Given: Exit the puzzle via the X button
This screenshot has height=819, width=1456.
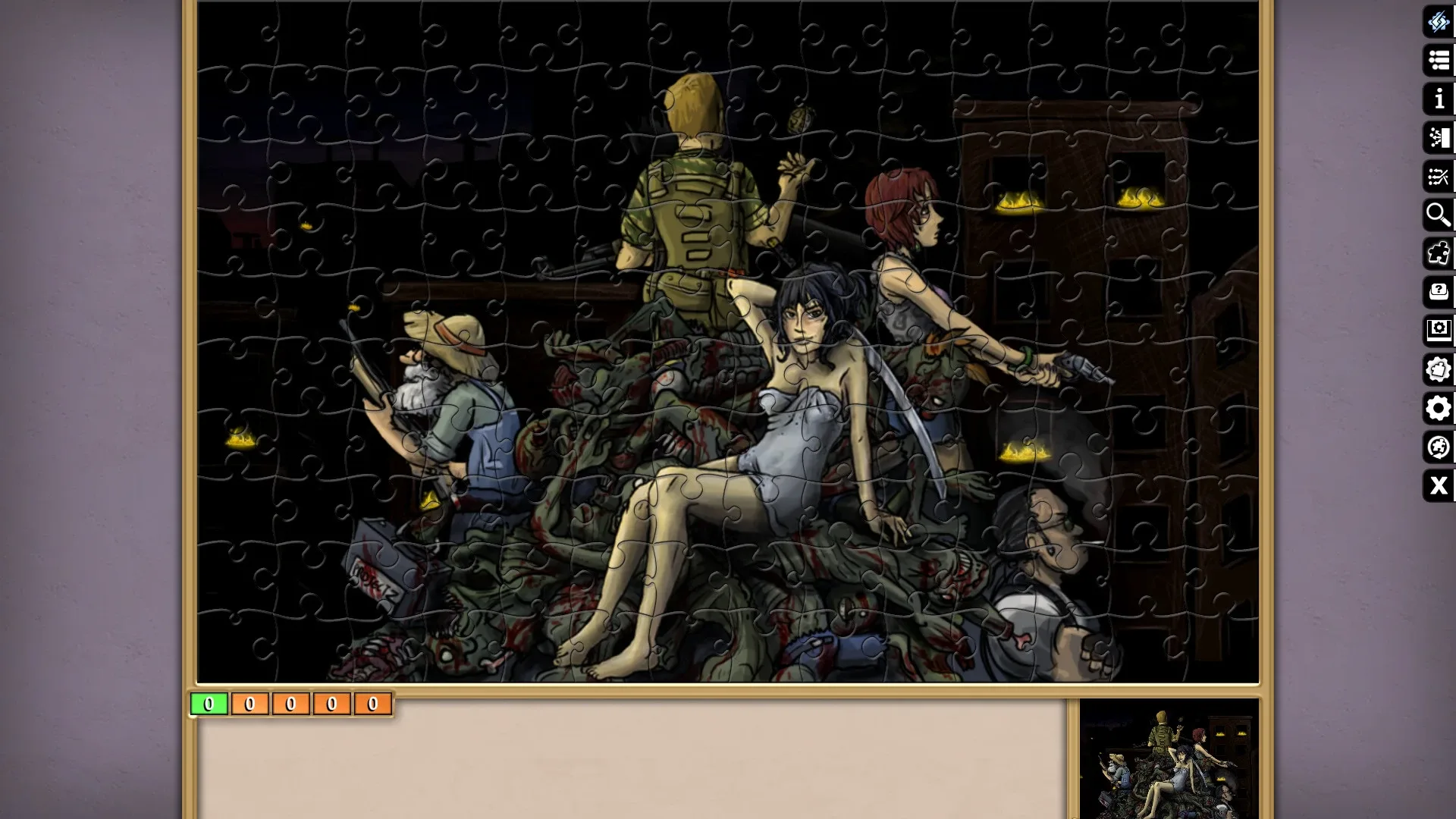Looking at the screenshot, I should point(1438,486).
